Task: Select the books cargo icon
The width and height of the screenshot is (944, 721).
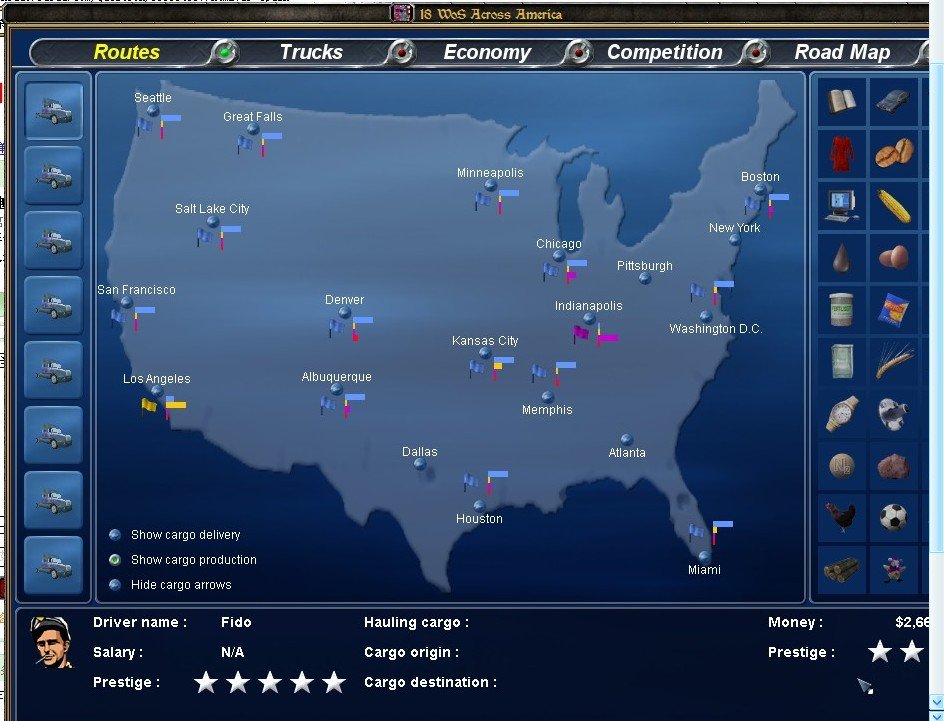Action: click(x=842, y=101)
